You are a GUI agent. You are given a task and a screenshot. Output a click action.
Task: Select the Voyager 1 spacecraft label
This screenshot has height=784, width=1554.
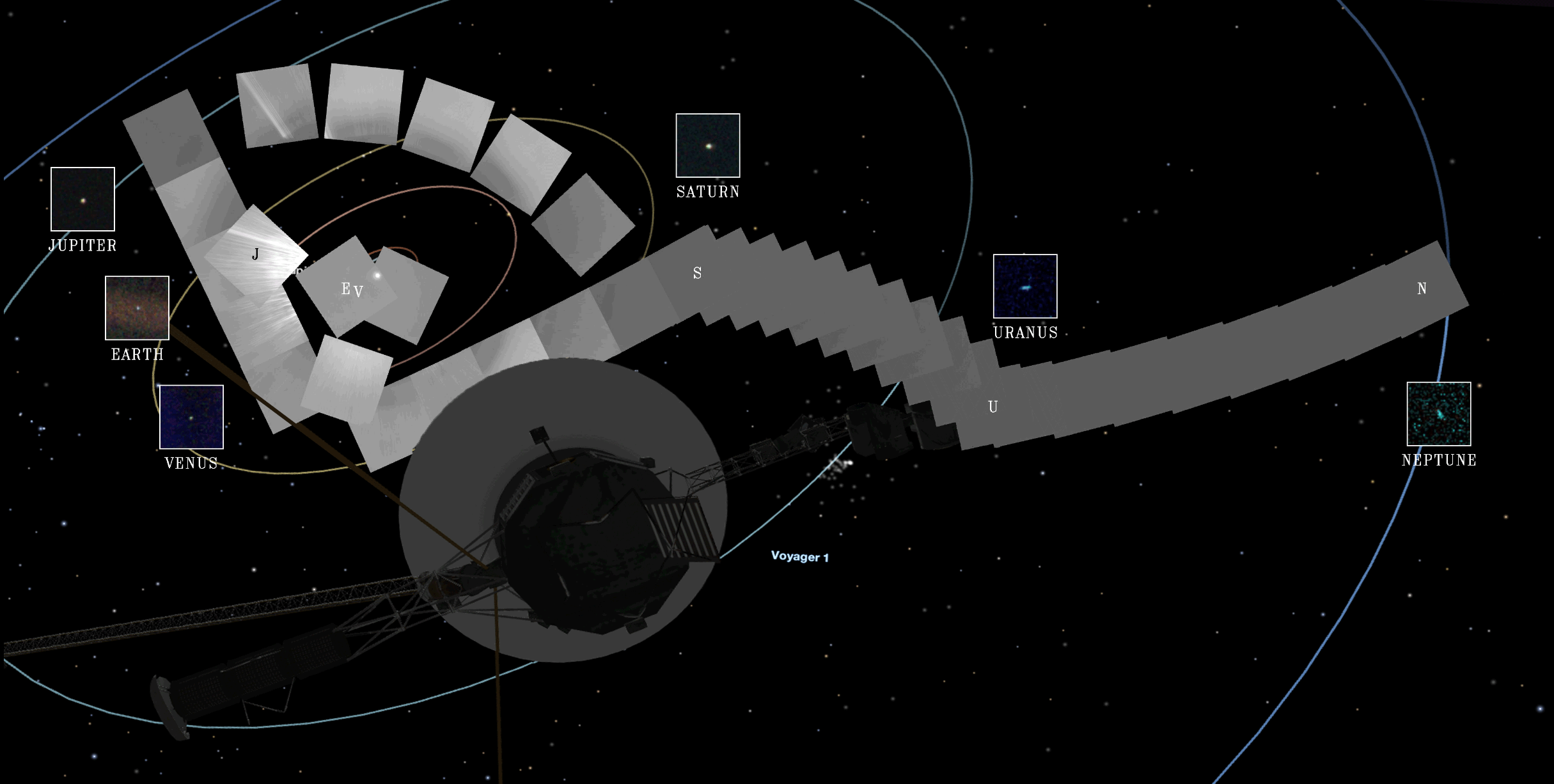pos(799,556)
